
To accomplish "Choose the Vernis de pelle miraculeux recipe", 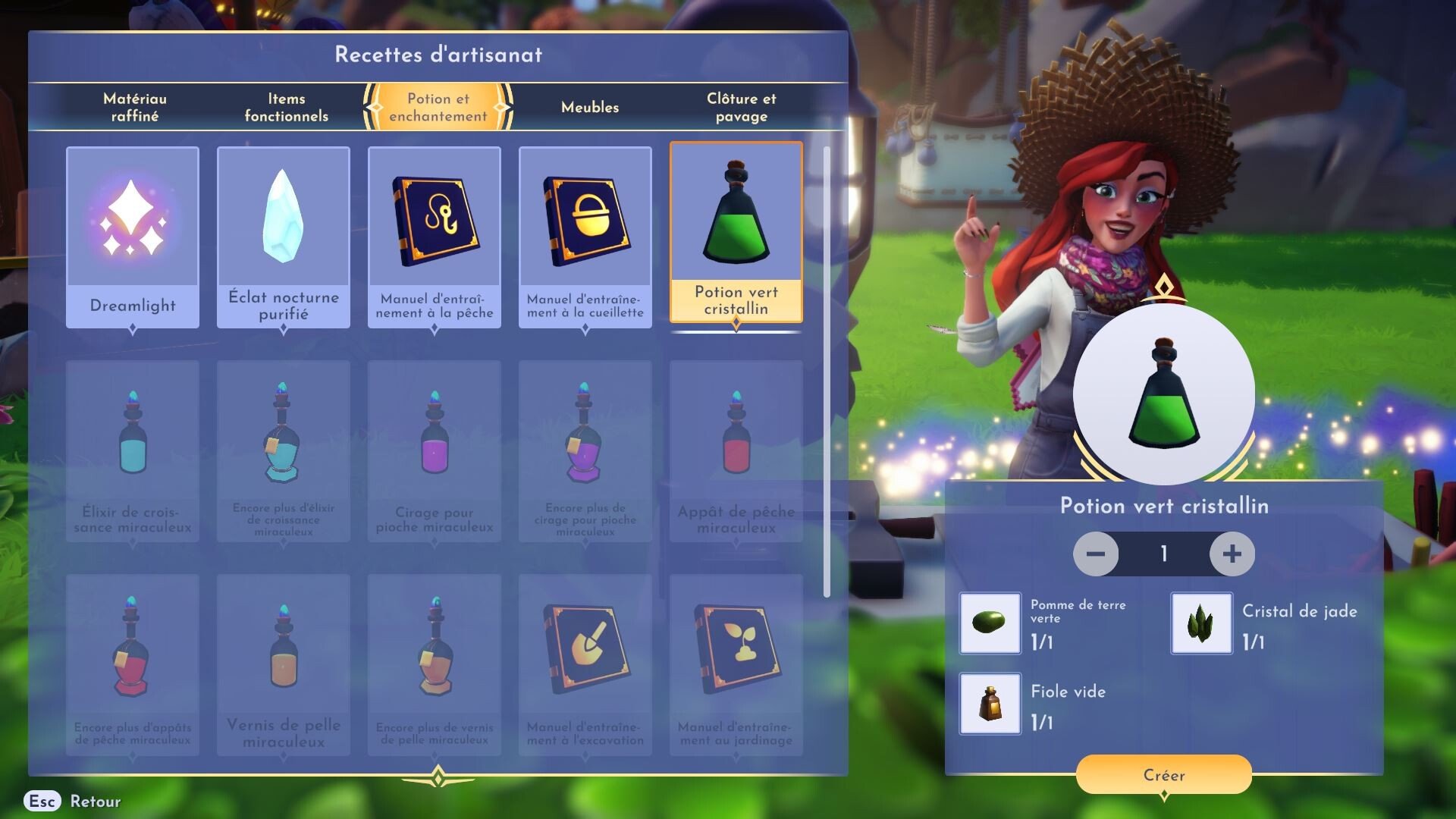I will click(x=284, y=665).
